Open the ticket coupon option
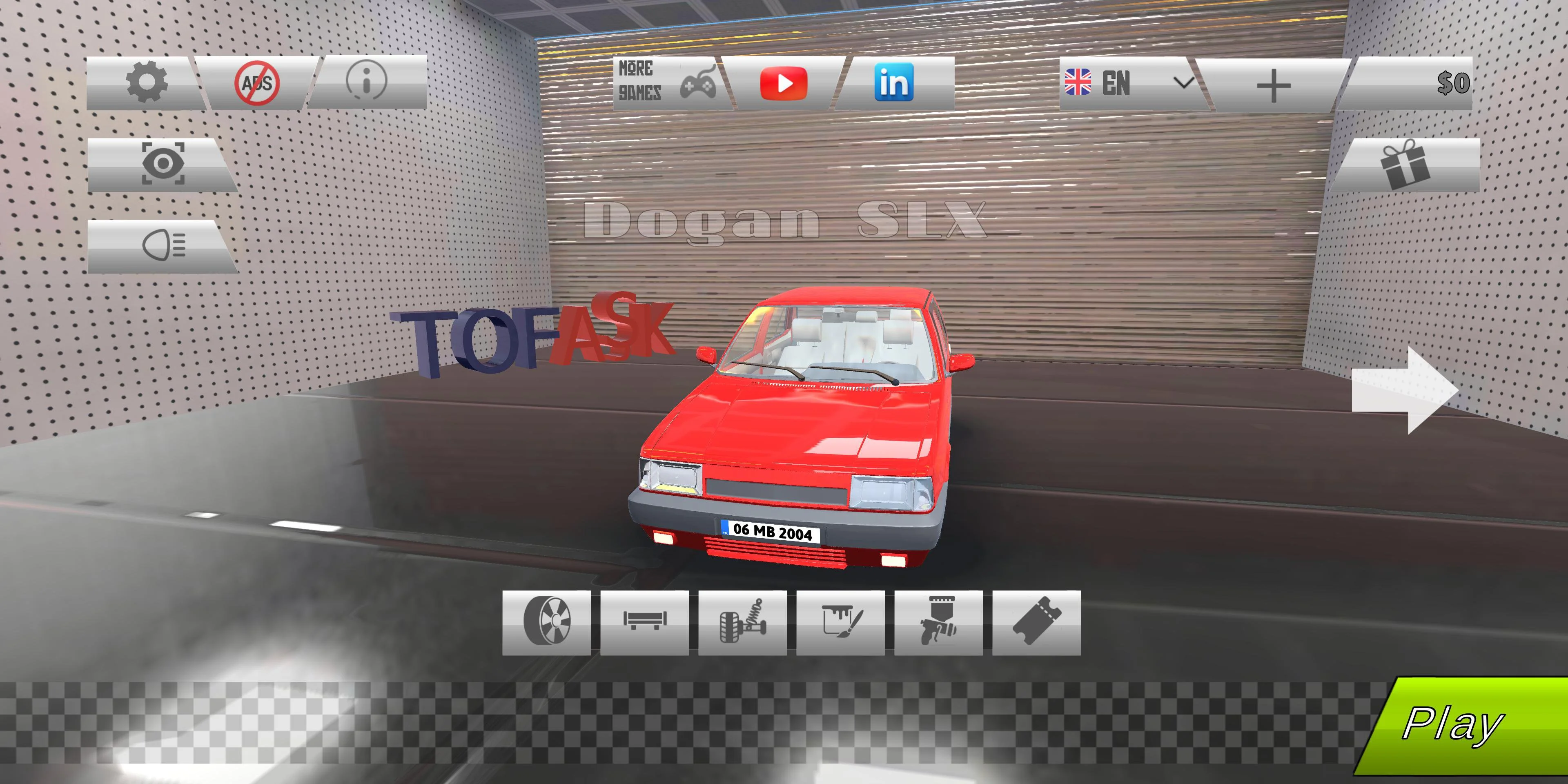 tap(1037, 621)
